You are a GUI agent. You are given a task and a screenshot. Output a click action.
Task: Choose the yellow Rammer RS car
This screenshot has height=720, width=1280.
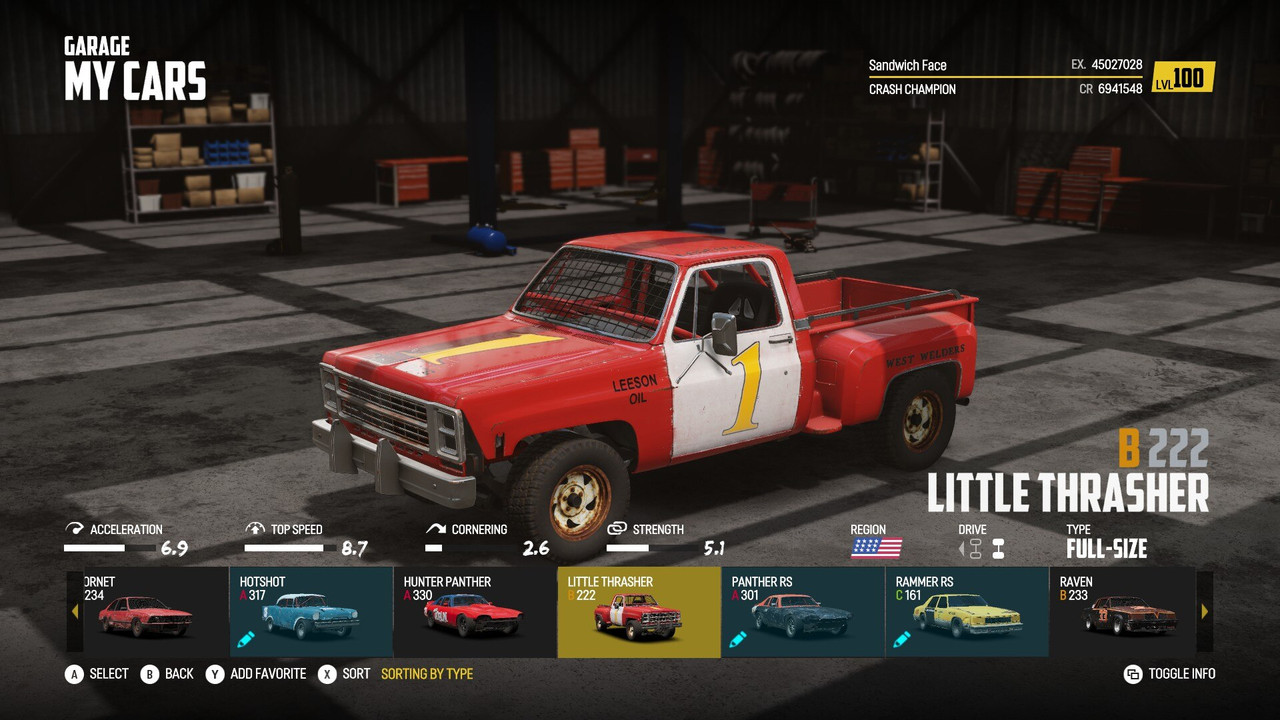967,612
